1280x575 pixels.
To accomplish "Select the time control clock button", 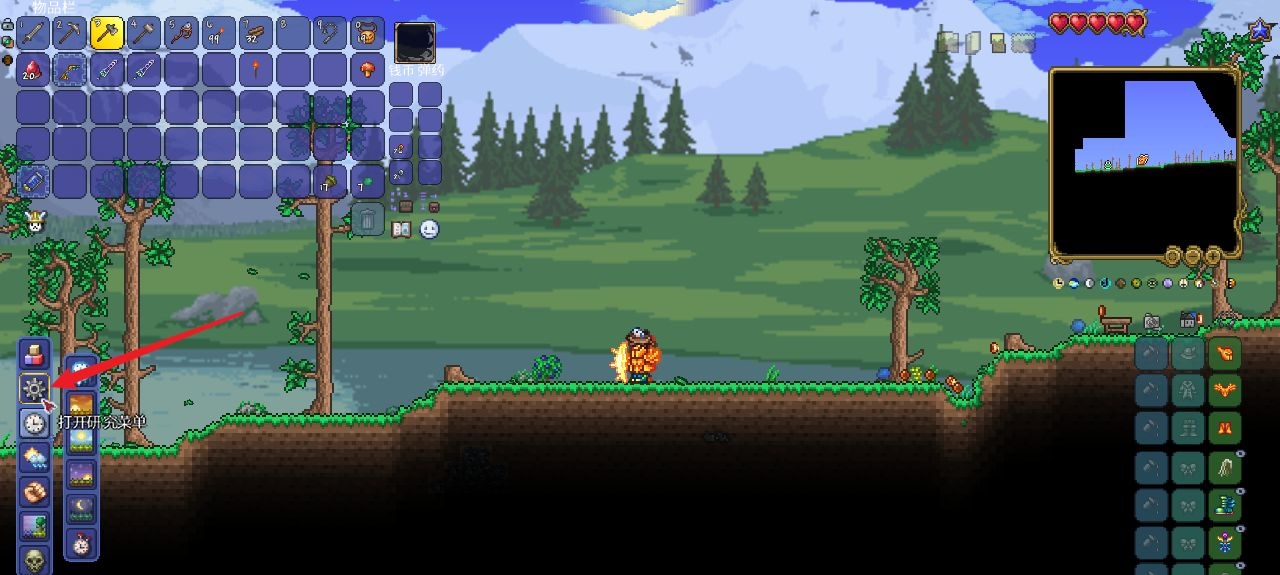I will coord(35,423).
